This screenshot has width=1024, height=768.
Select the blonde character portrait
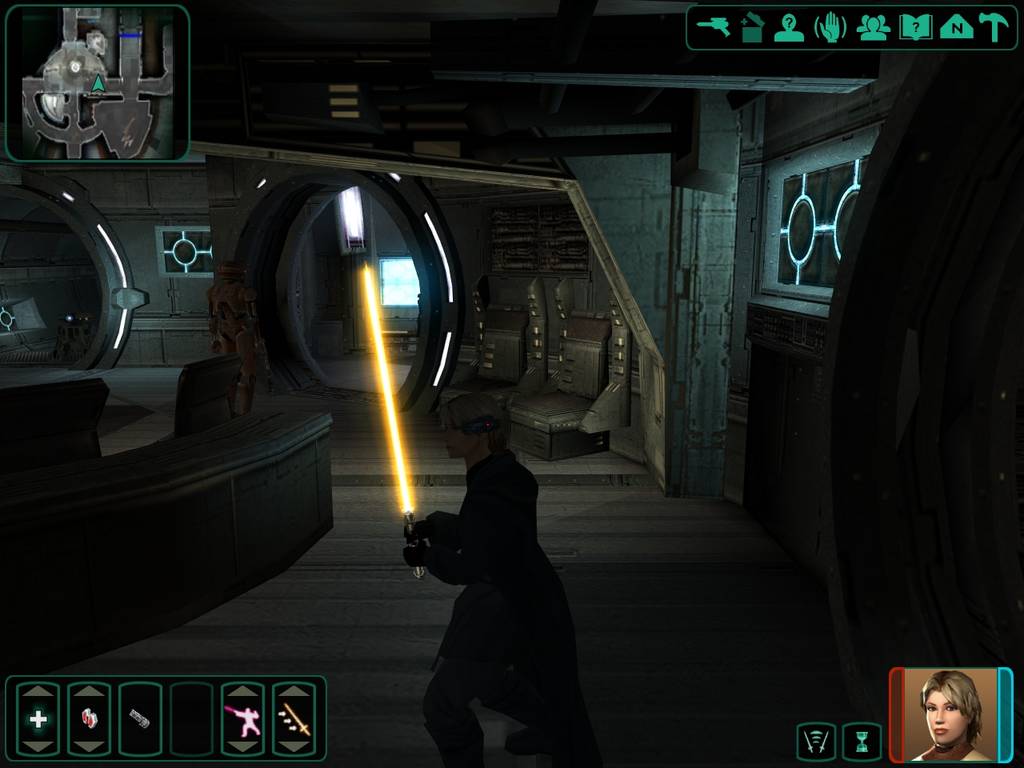[x=951, y=714]
